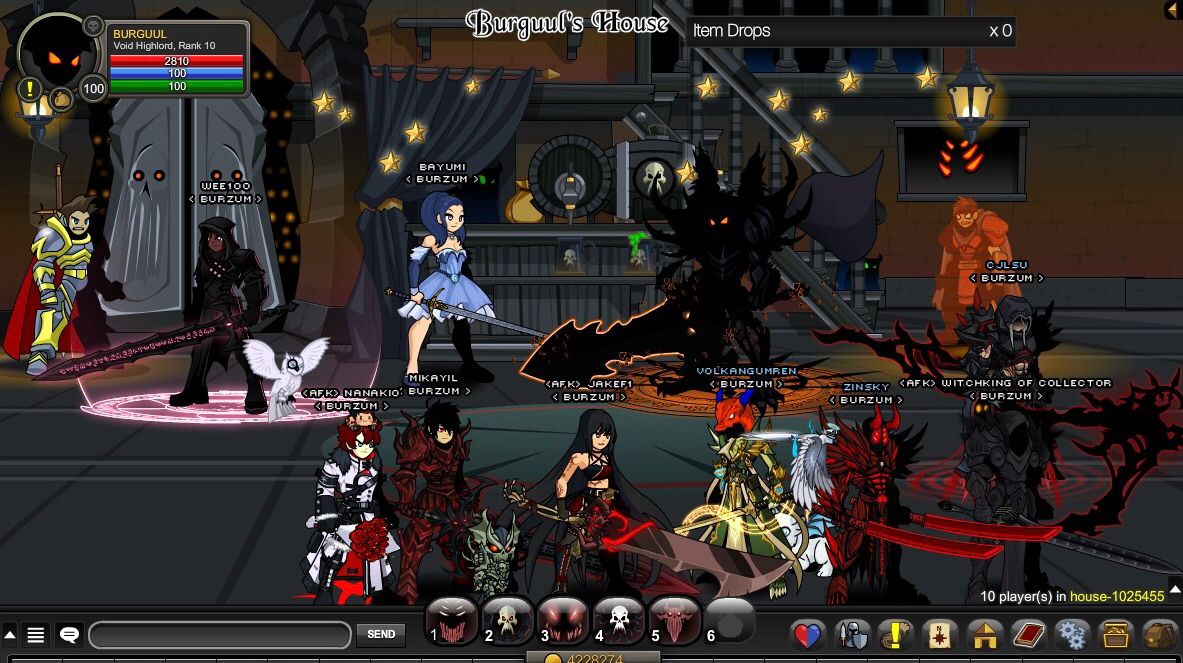Viewport: 1183px width, 663px height.
Task: Open the armored knight character menu
Action: 853,635
